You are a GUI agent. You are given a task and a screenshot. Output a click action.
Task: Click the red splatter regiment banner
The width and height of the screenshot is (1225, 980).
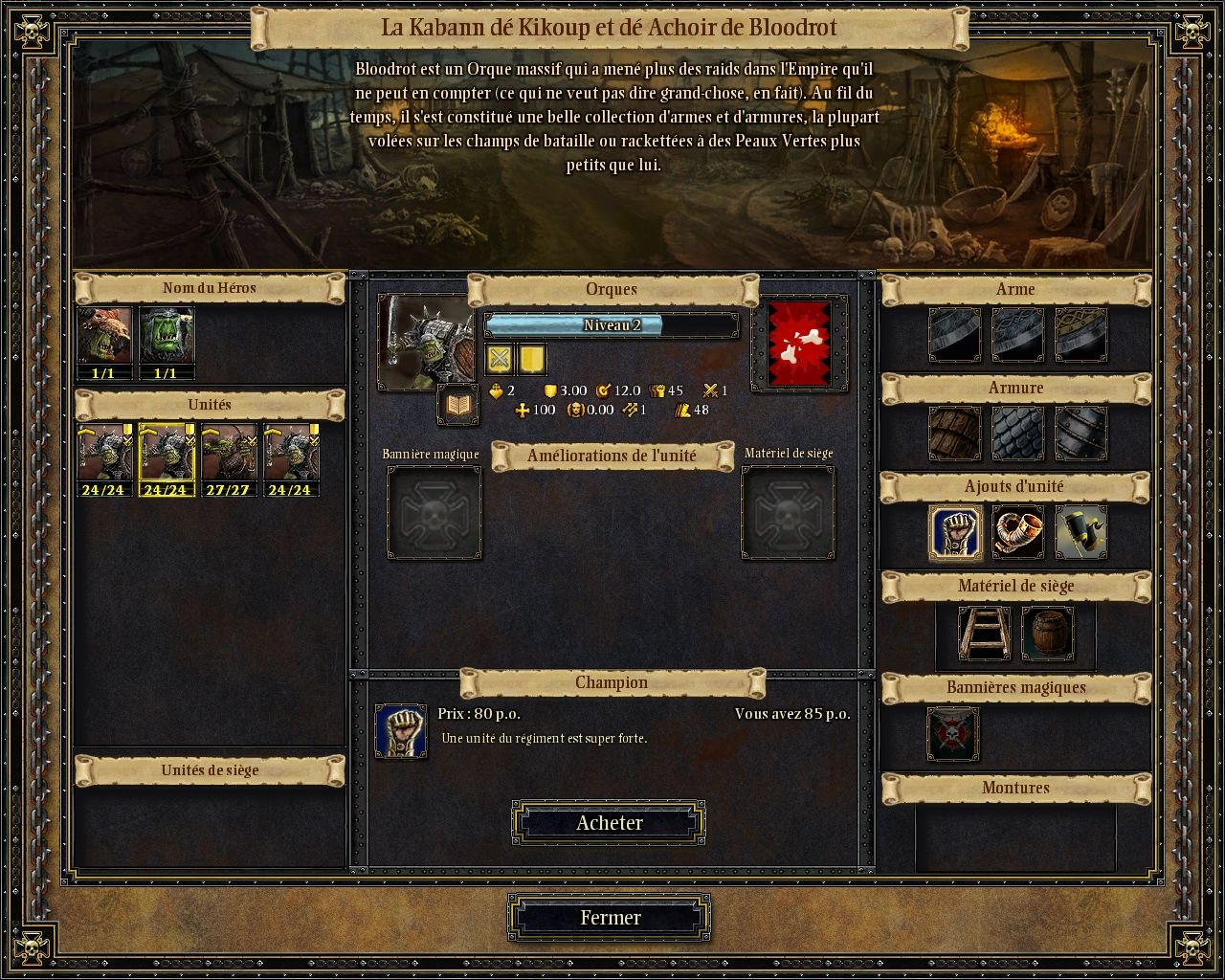click(x=799, y=345)
